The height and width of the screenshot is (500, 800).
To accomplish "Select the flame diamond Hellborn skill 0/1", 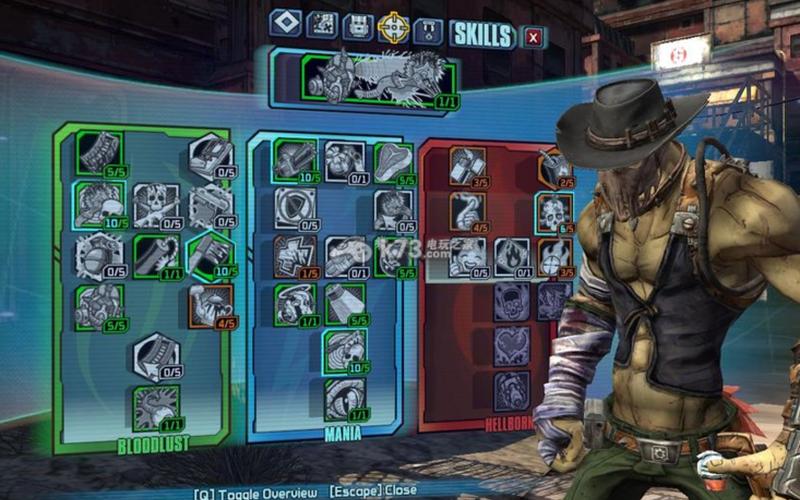I will 512,256.
